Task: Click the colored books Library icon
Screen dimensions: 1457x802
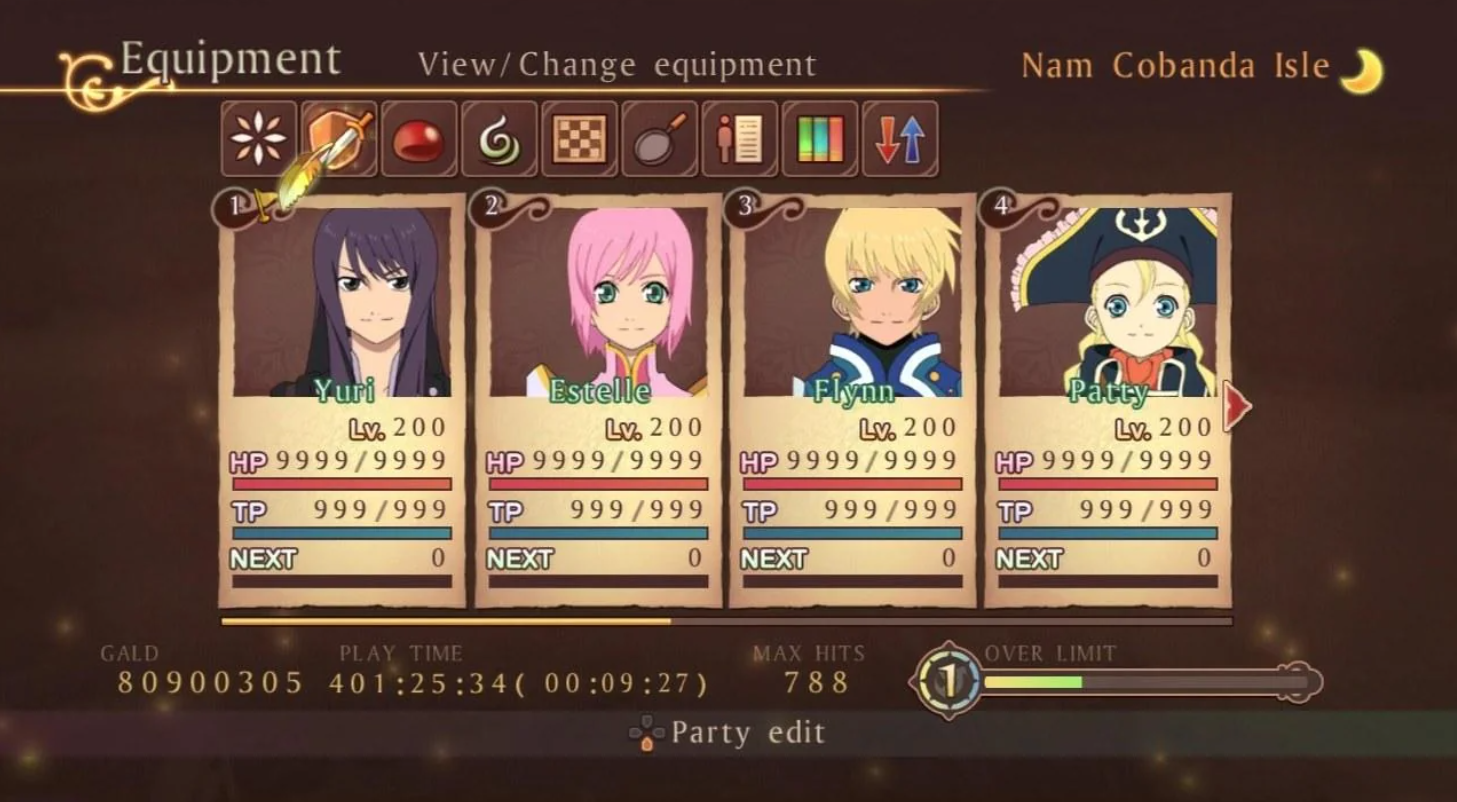Action: coord(820,139)
